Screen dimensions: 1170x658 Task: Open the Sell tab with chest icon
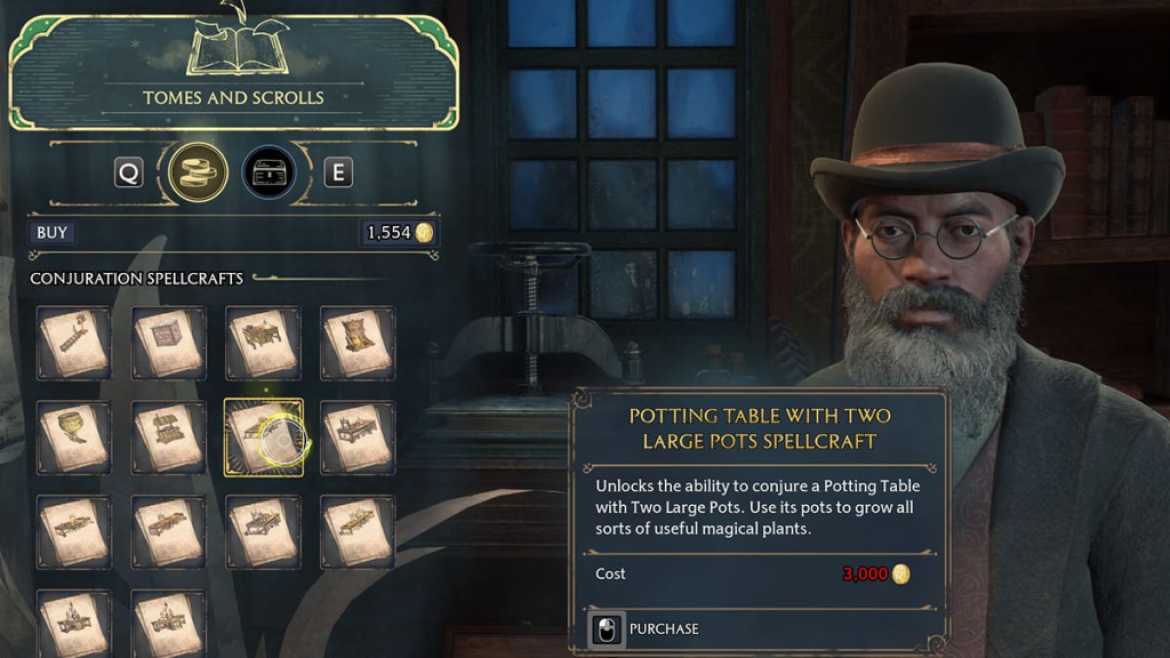tap(269, 172)
